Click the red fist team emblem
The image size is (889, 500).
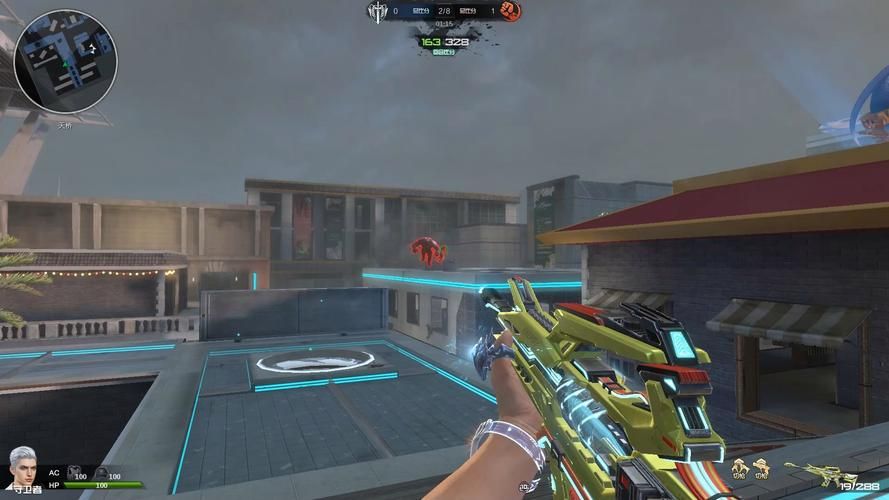pos(510,12)
